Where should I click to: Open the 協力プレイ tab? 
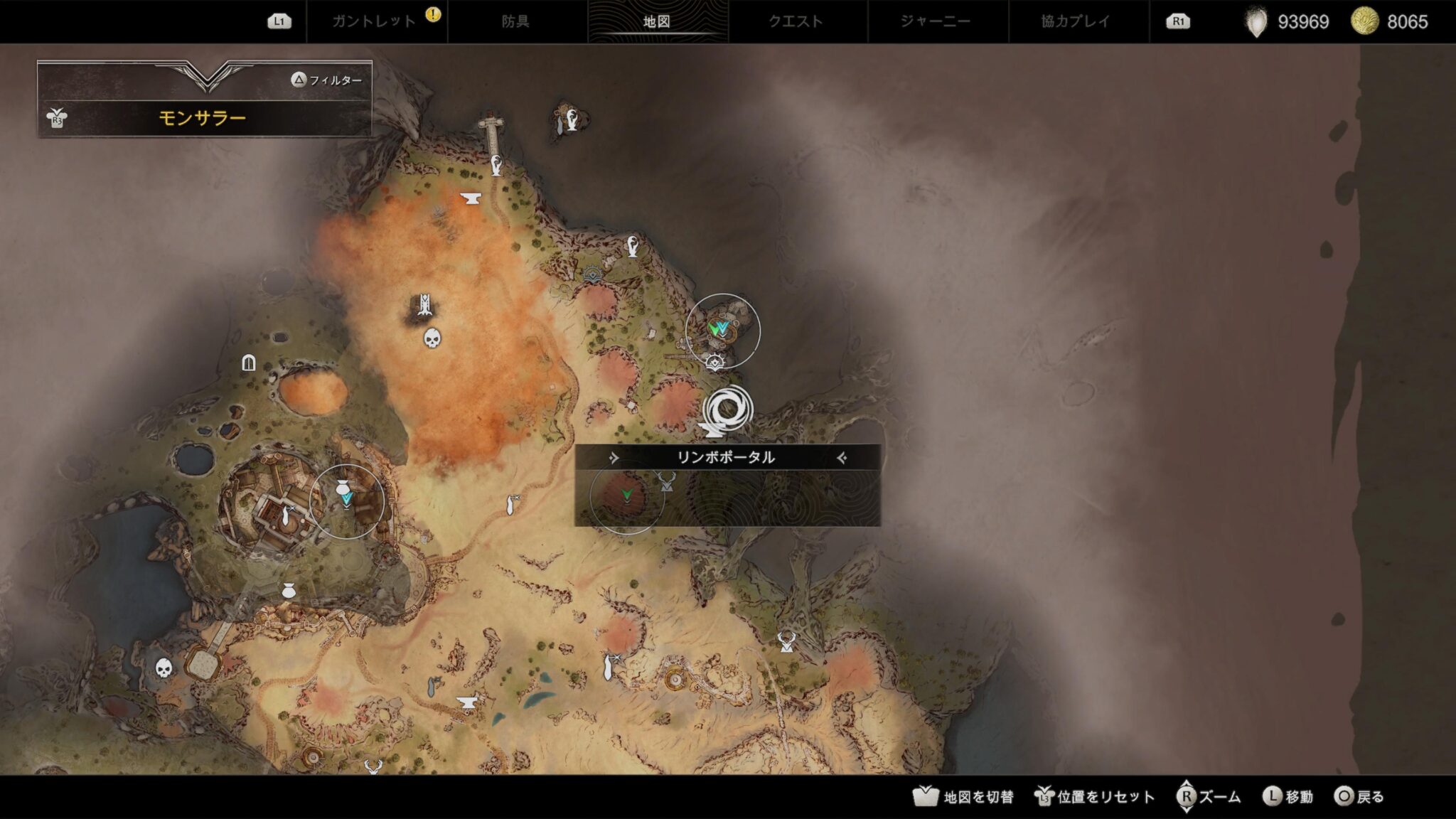click(1076, 21)
